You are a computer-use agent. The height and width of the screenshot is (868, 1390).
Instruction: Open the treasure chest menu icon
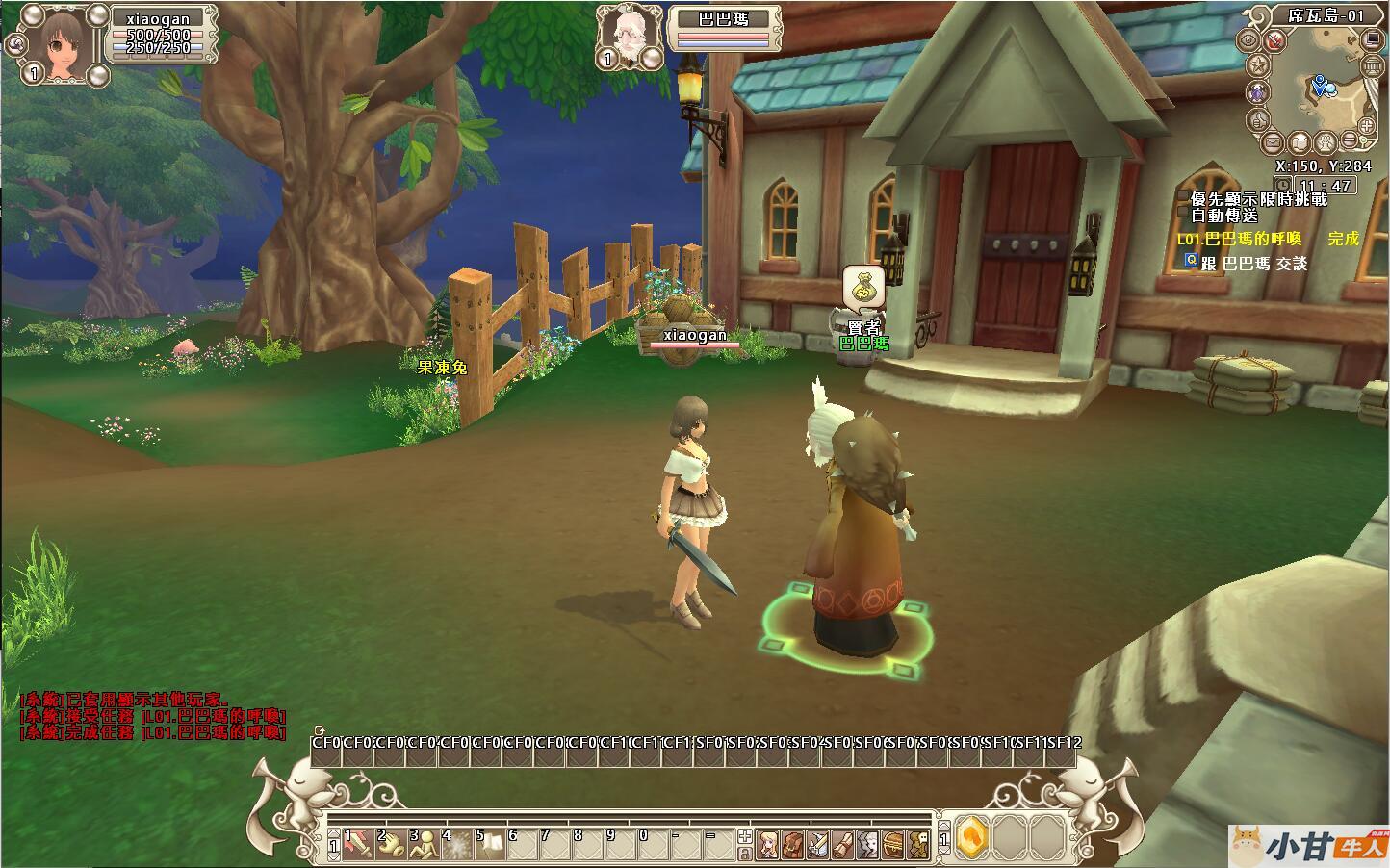892,844
